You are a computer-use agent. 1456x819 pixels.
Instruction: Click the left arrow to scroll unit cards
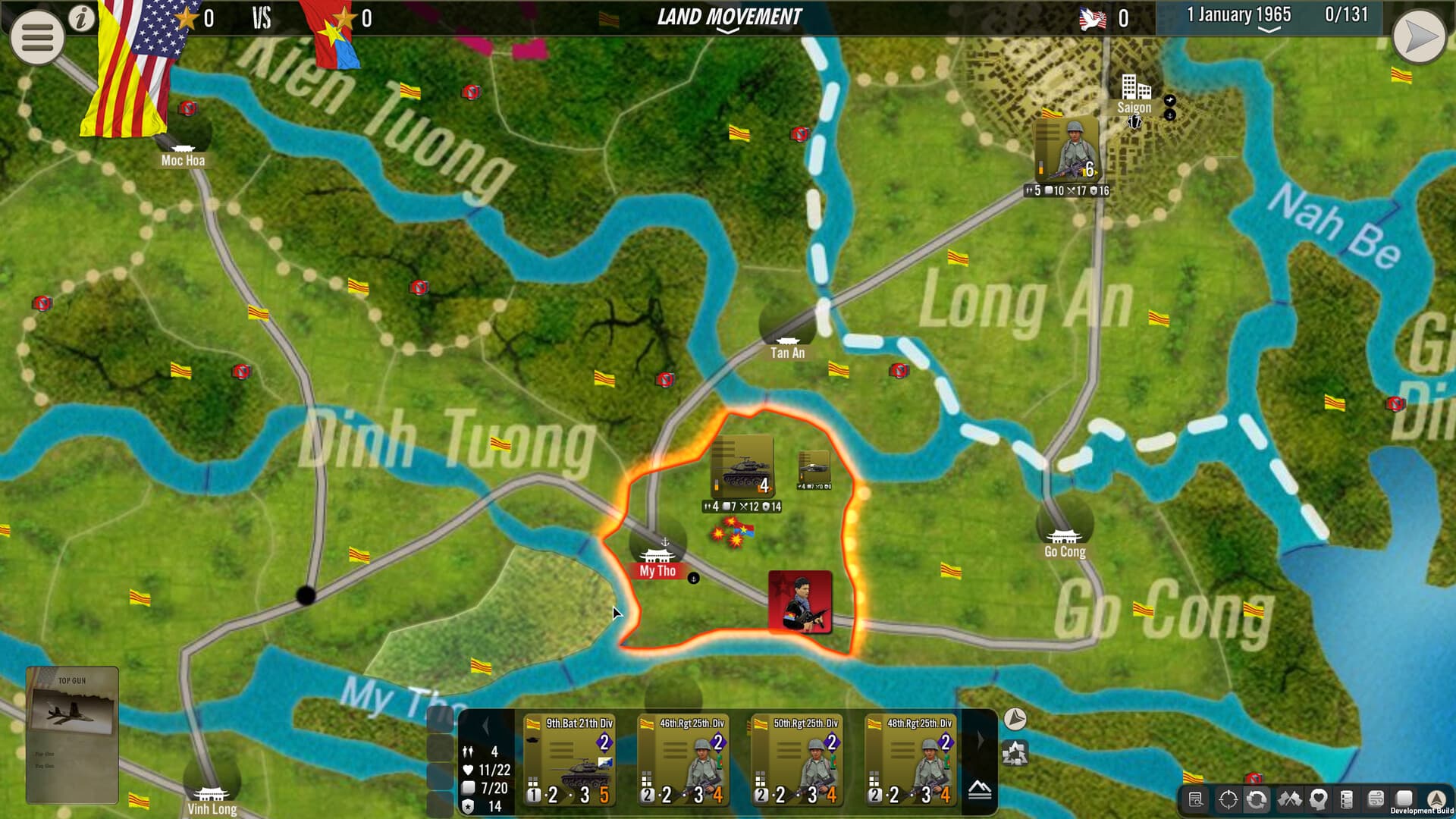coord(484,724)
